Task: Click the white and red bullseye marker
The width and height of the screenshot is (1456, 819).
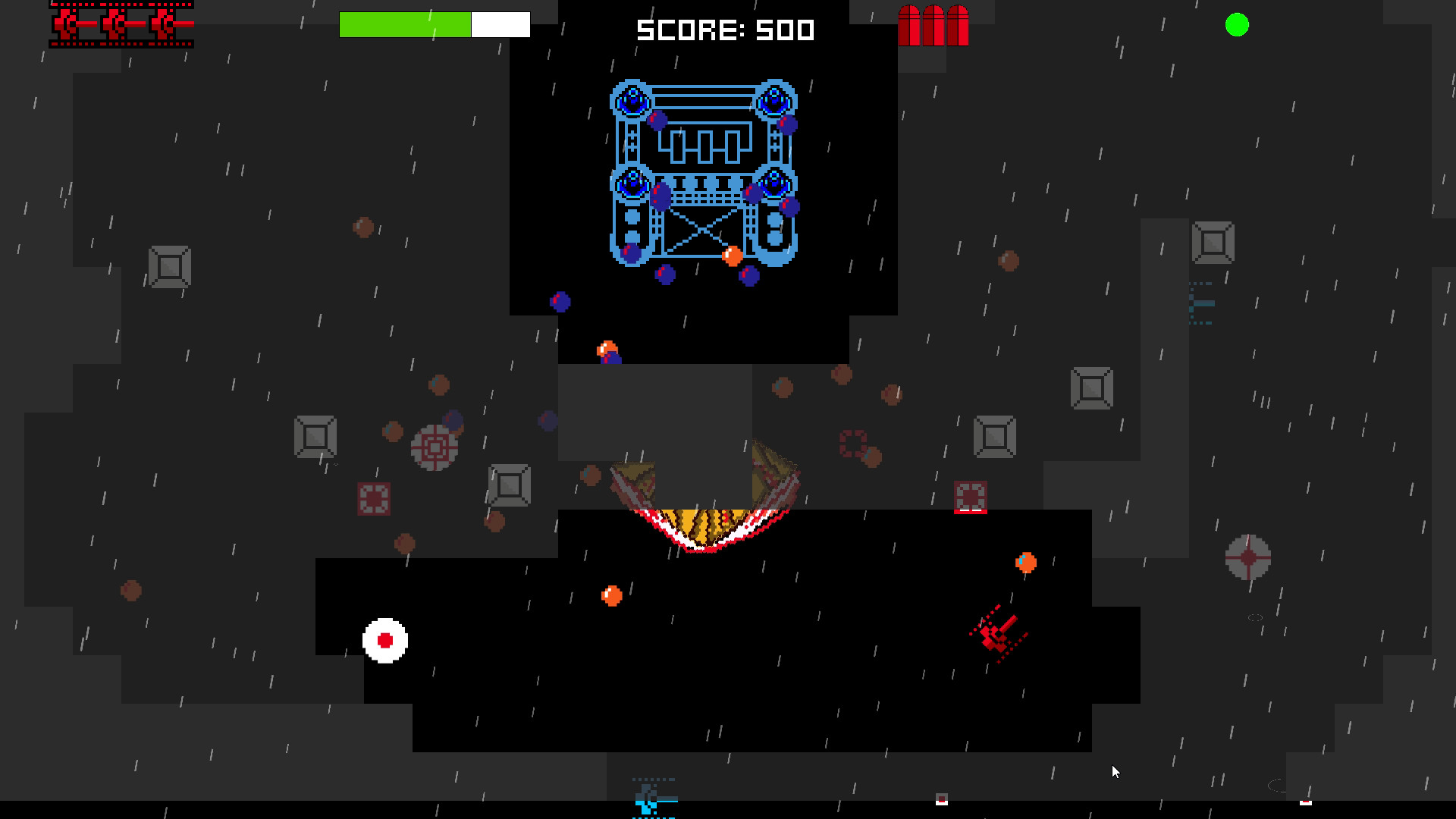Action: (387, 641)
